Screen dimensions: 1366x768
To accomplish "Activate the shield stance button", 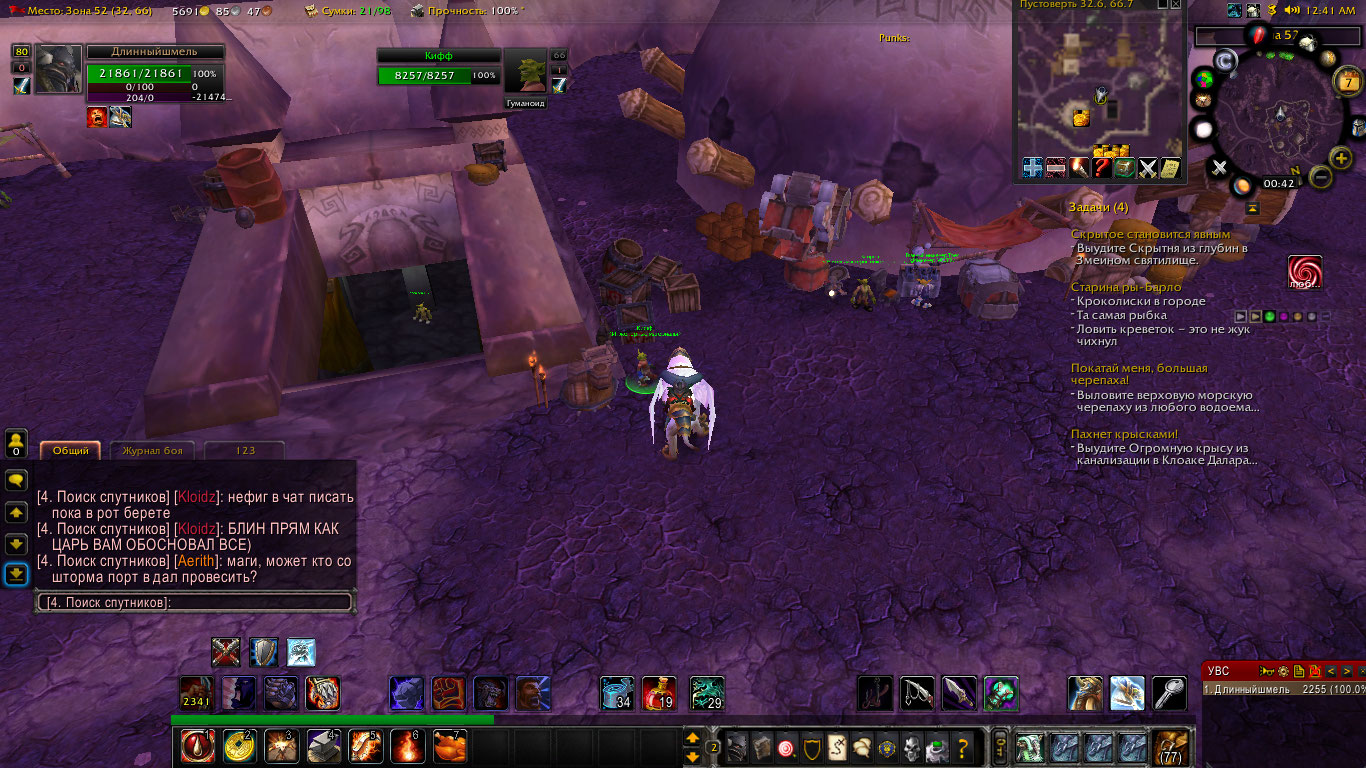I will coord(263,652).
